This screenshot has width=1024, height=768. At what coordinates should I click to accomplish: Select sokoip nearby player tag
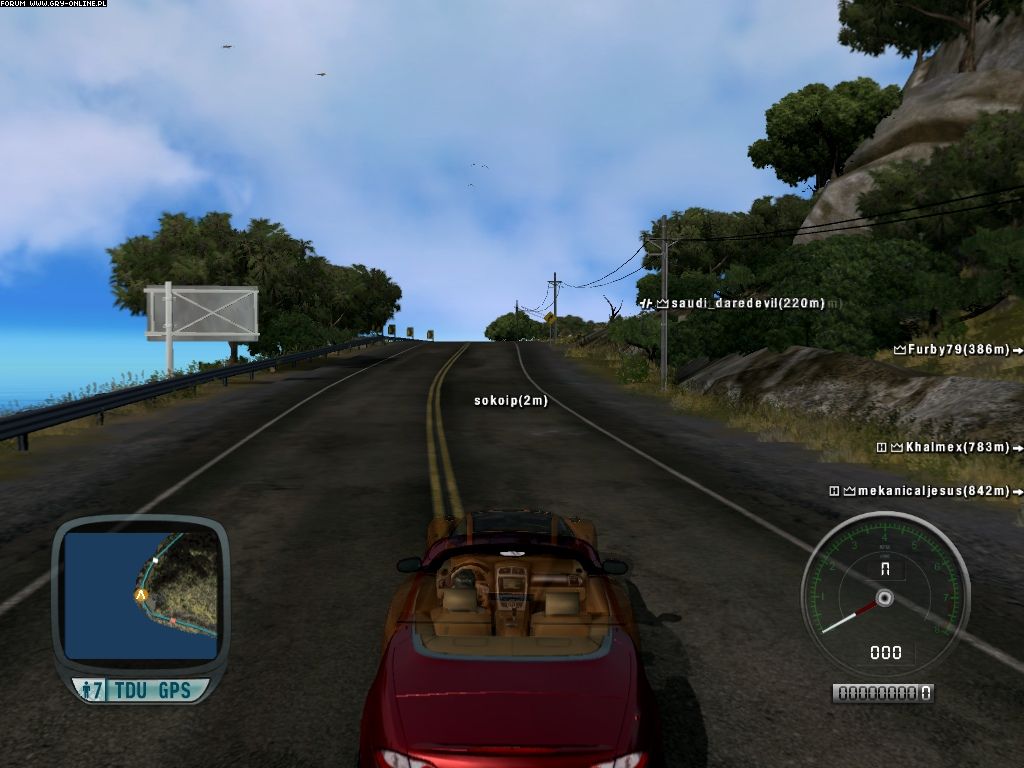[x=511, y=401]
